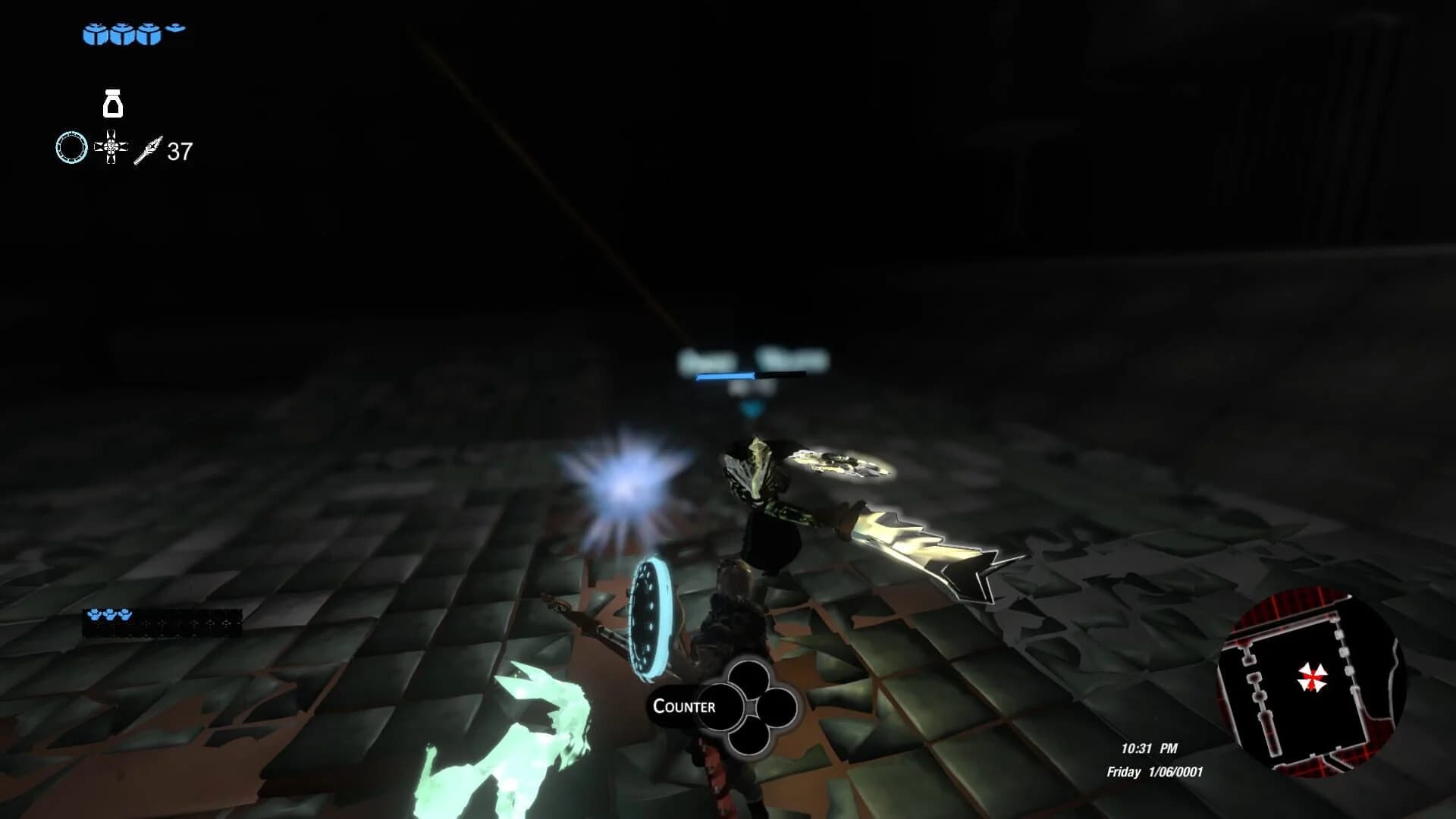Click the stamina wheel ring icon
Image resolution: width=1456 pixels, height=819 pixels.
pos(71,147)
